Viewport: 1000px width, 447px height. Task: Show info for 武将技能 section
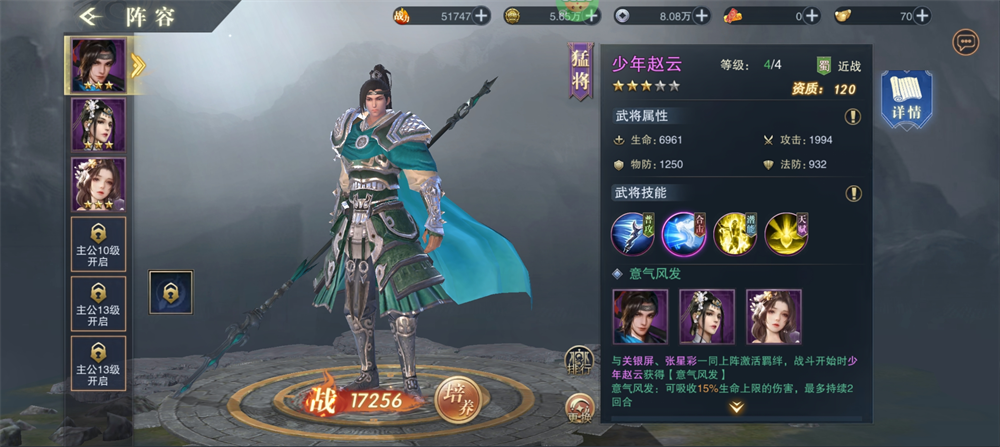(x=853, y=193)
